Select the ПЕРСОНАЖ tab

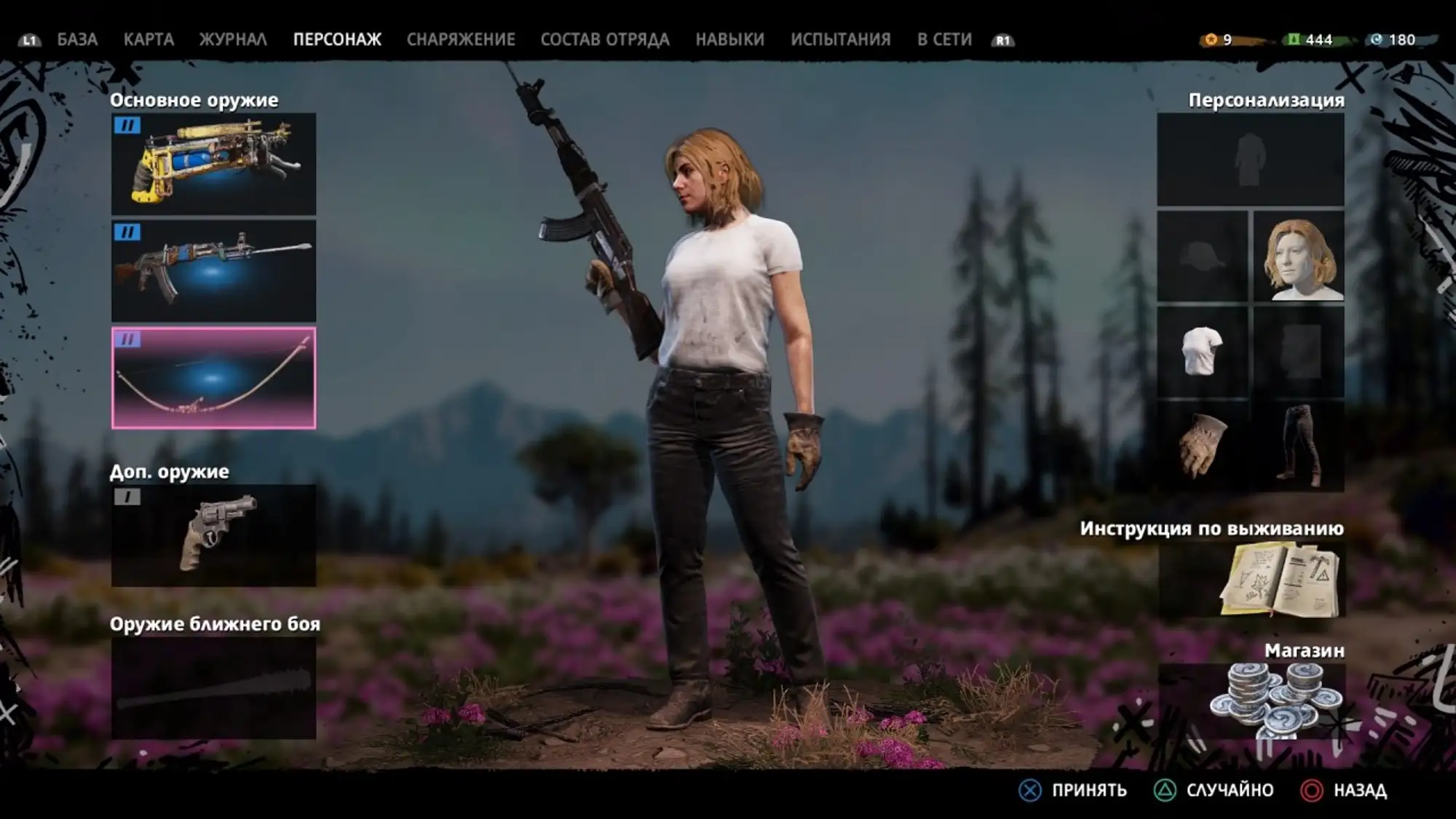click(x=337, y=39)
